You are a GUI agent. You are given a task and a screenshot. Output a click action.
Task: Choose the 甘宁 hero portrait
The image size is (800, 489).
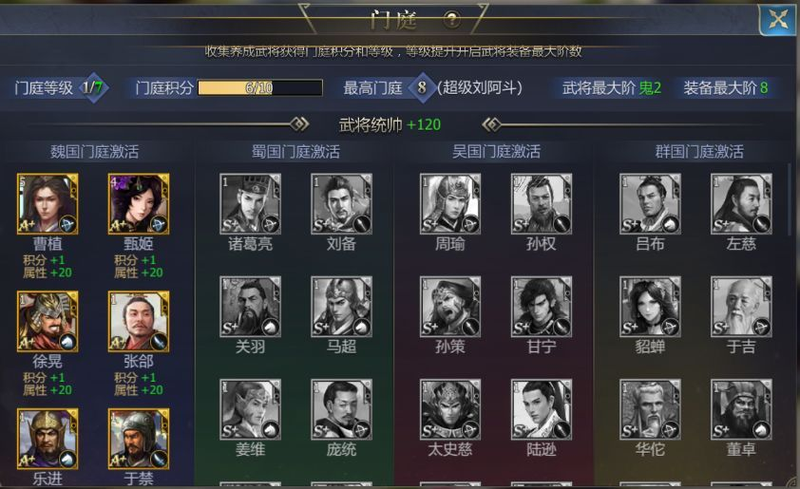click(x=541, y=307)
